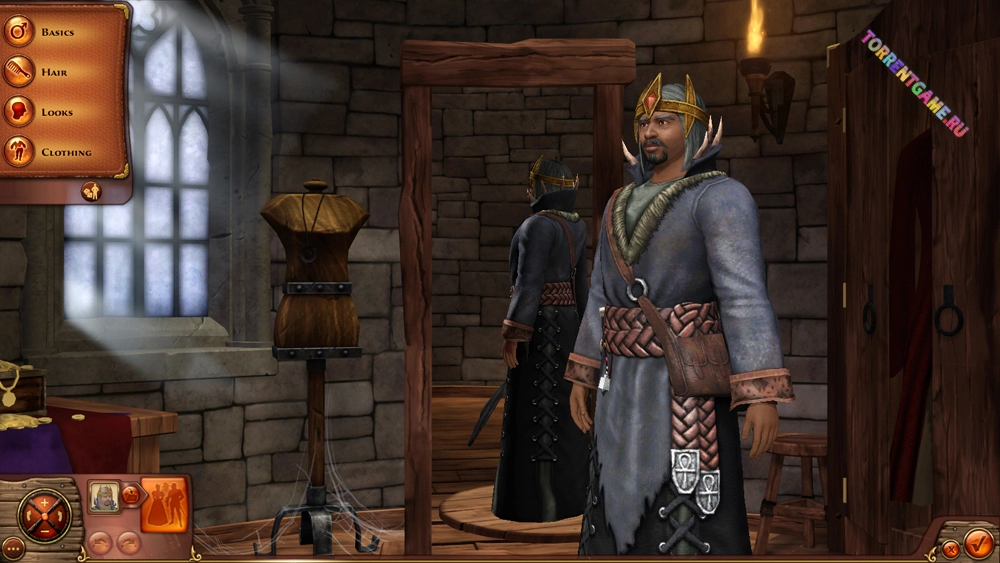Redo the last change
This screenshot has height=563, width=1000.
click(128, 543)
